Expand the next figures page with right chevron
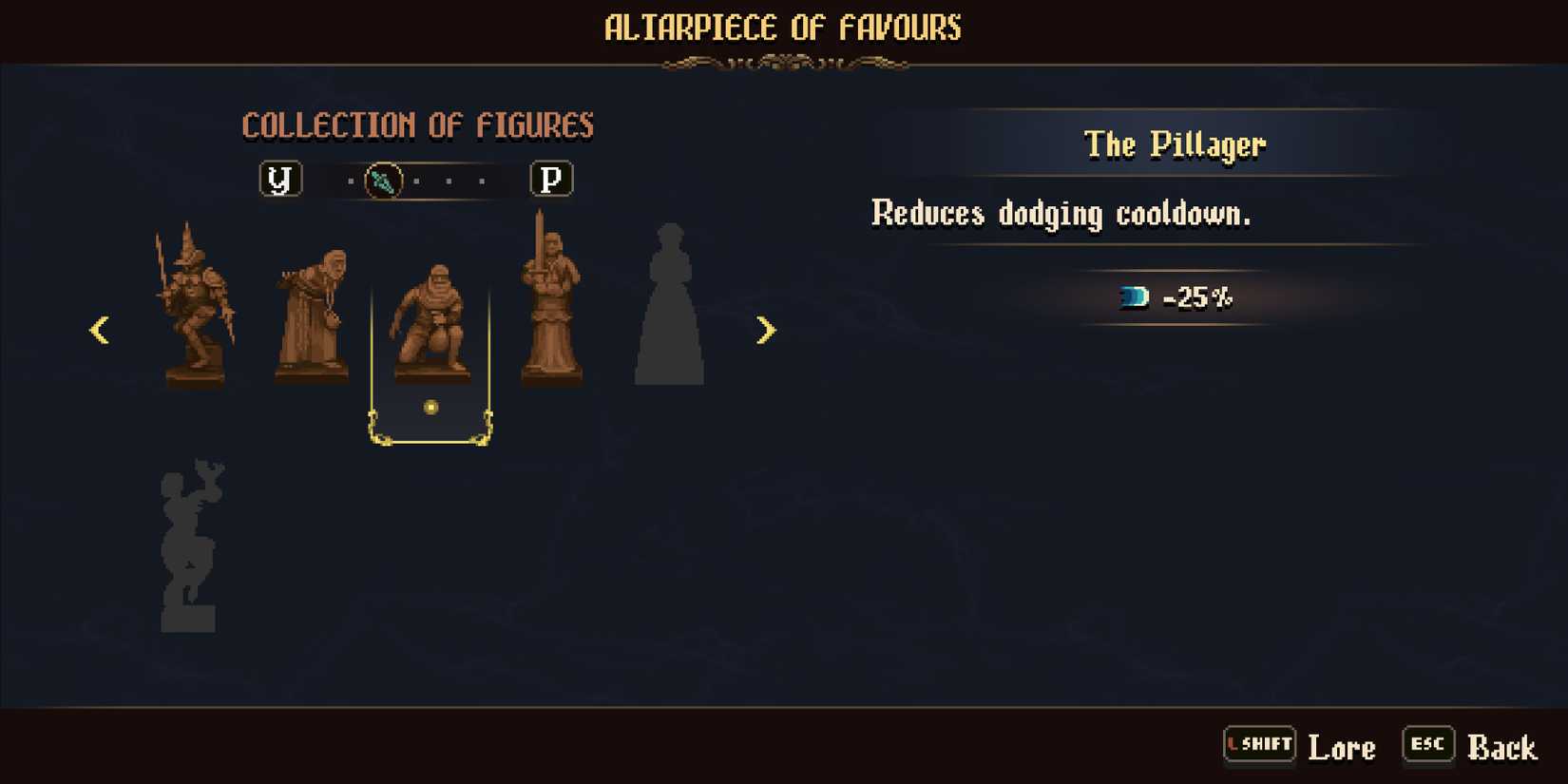1568x784 pixels. click(767, 330)
